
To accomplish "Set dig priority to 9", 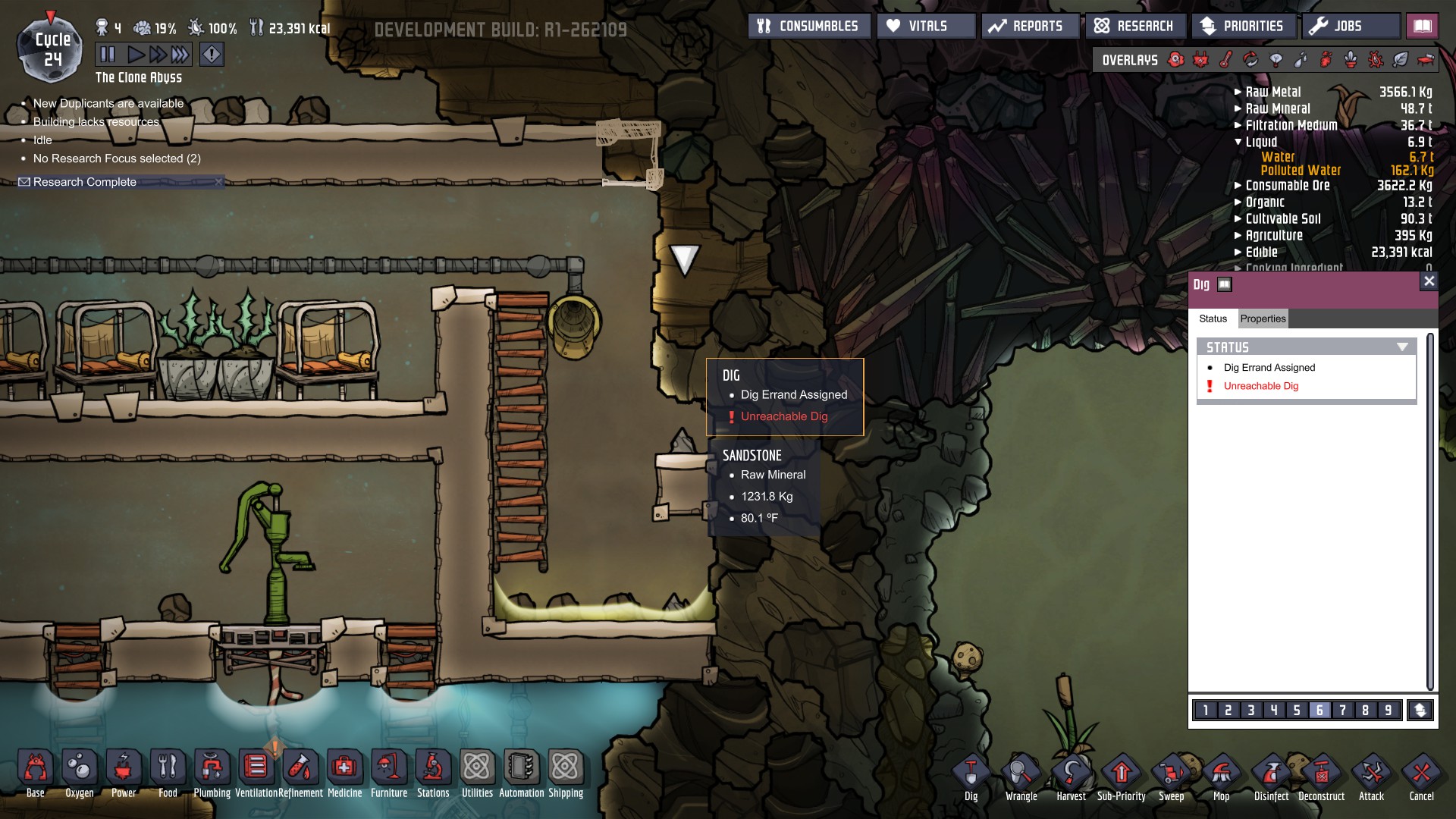I will tap(1387, 711).
